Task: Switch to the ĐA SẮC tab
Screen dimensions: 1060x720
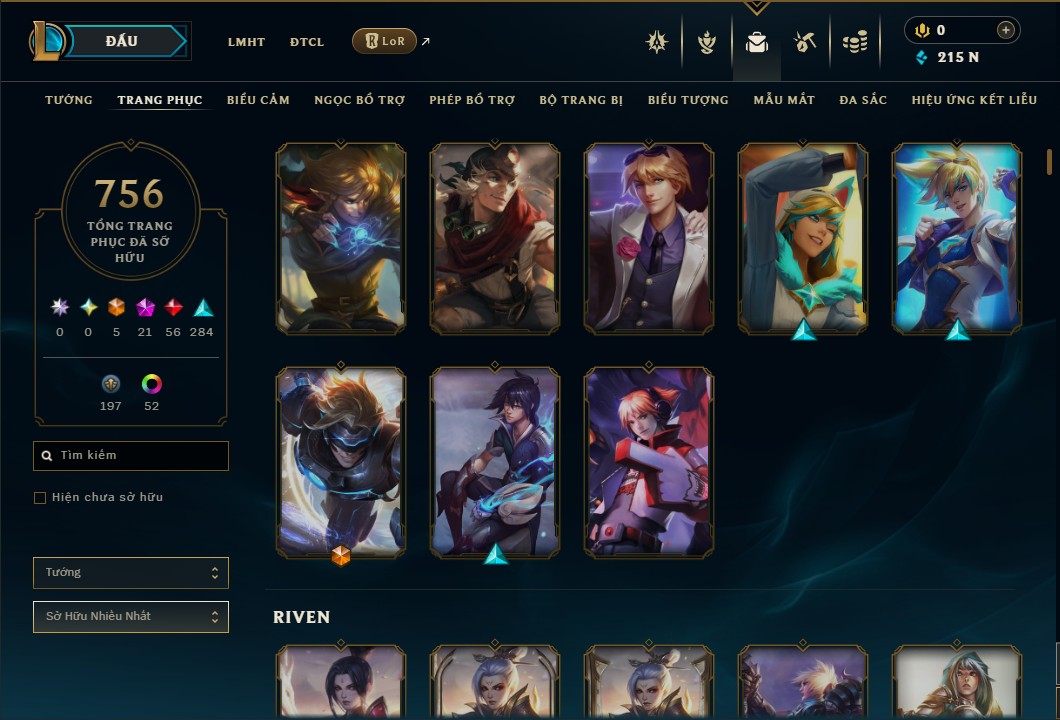Action: [863, 100]
